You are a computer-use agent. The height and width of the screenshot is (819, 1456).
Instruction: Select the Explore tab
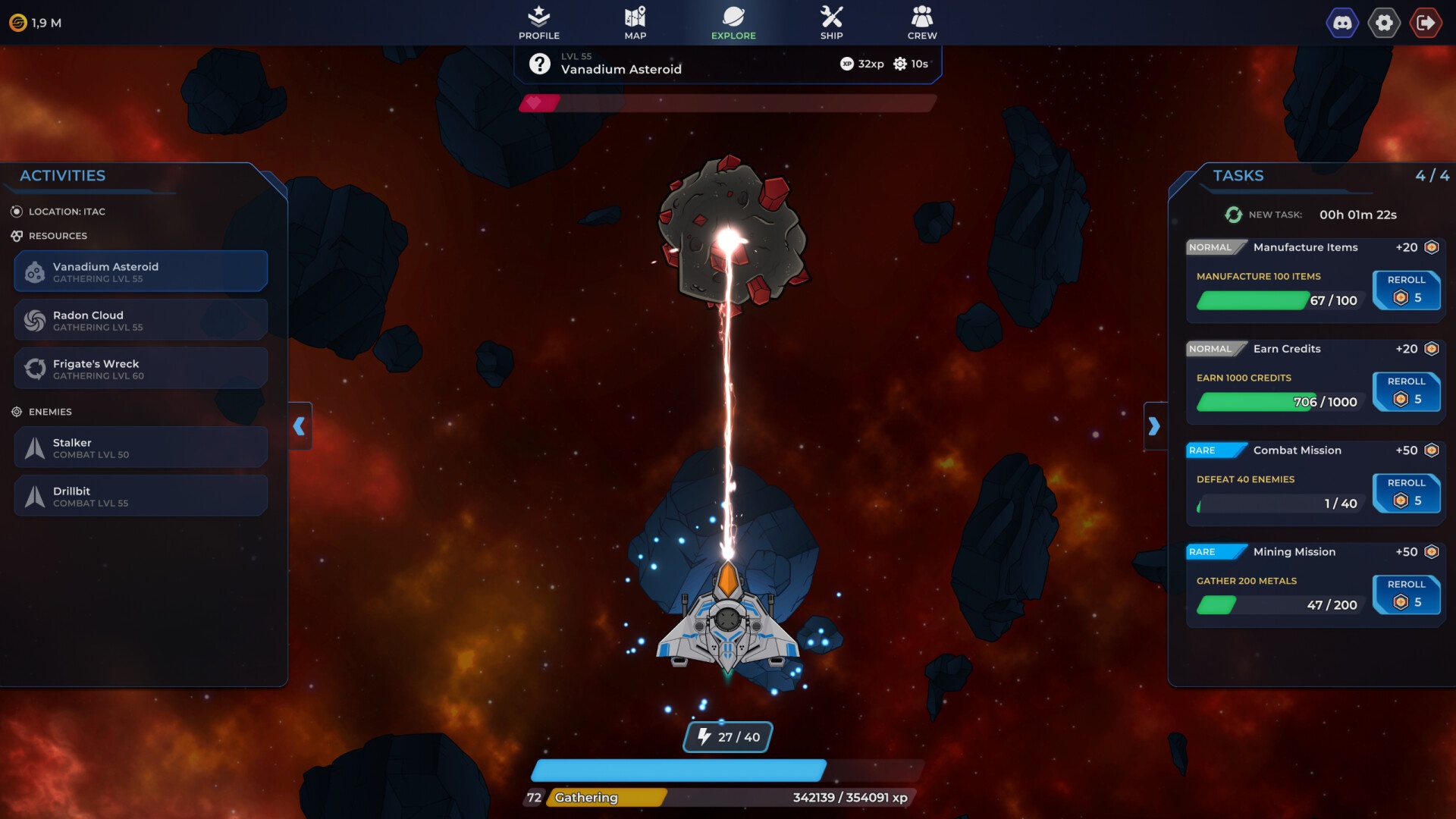click(733, 23)
